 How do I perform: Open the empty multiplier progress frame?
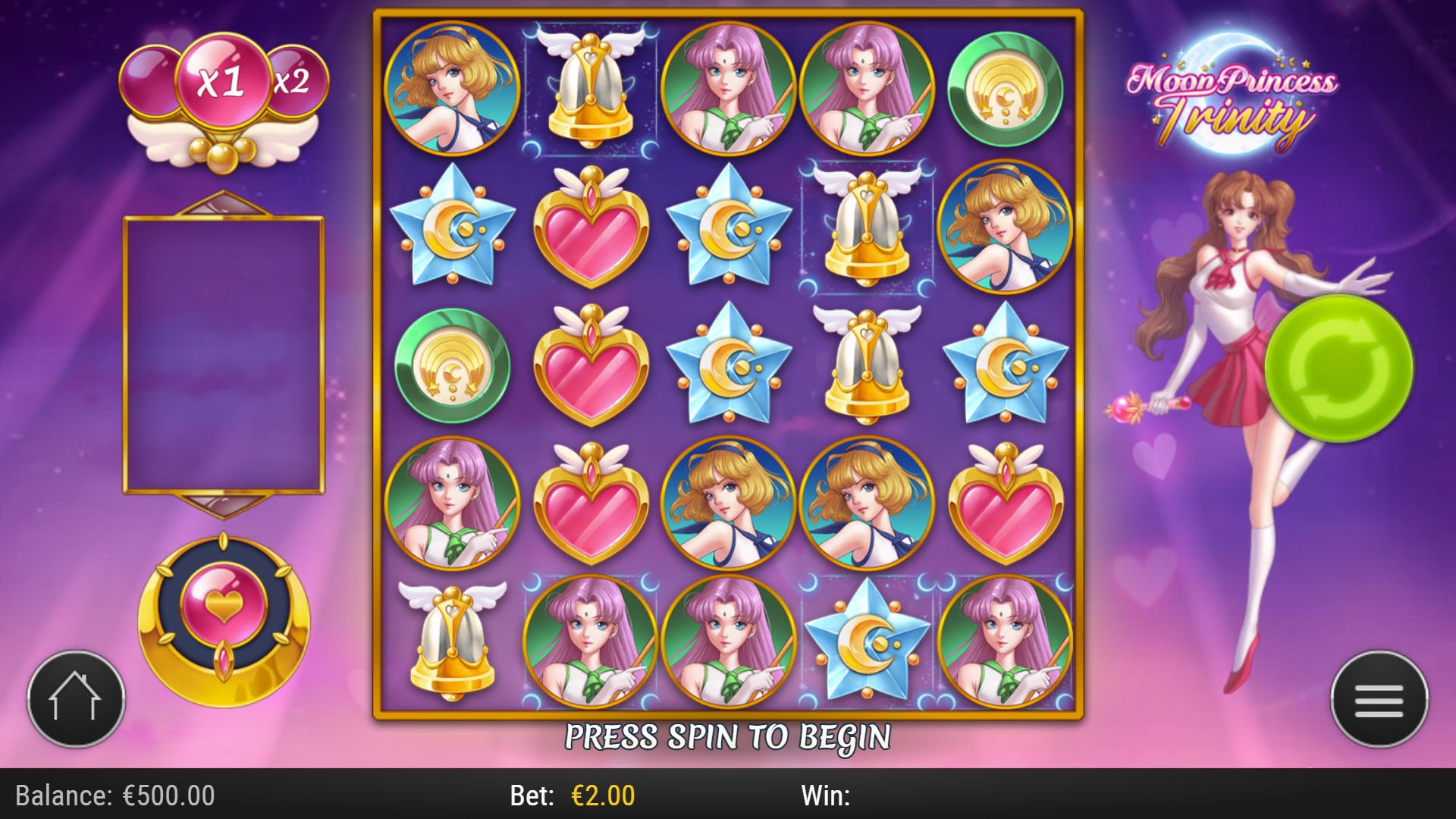(x=222, y=354)
